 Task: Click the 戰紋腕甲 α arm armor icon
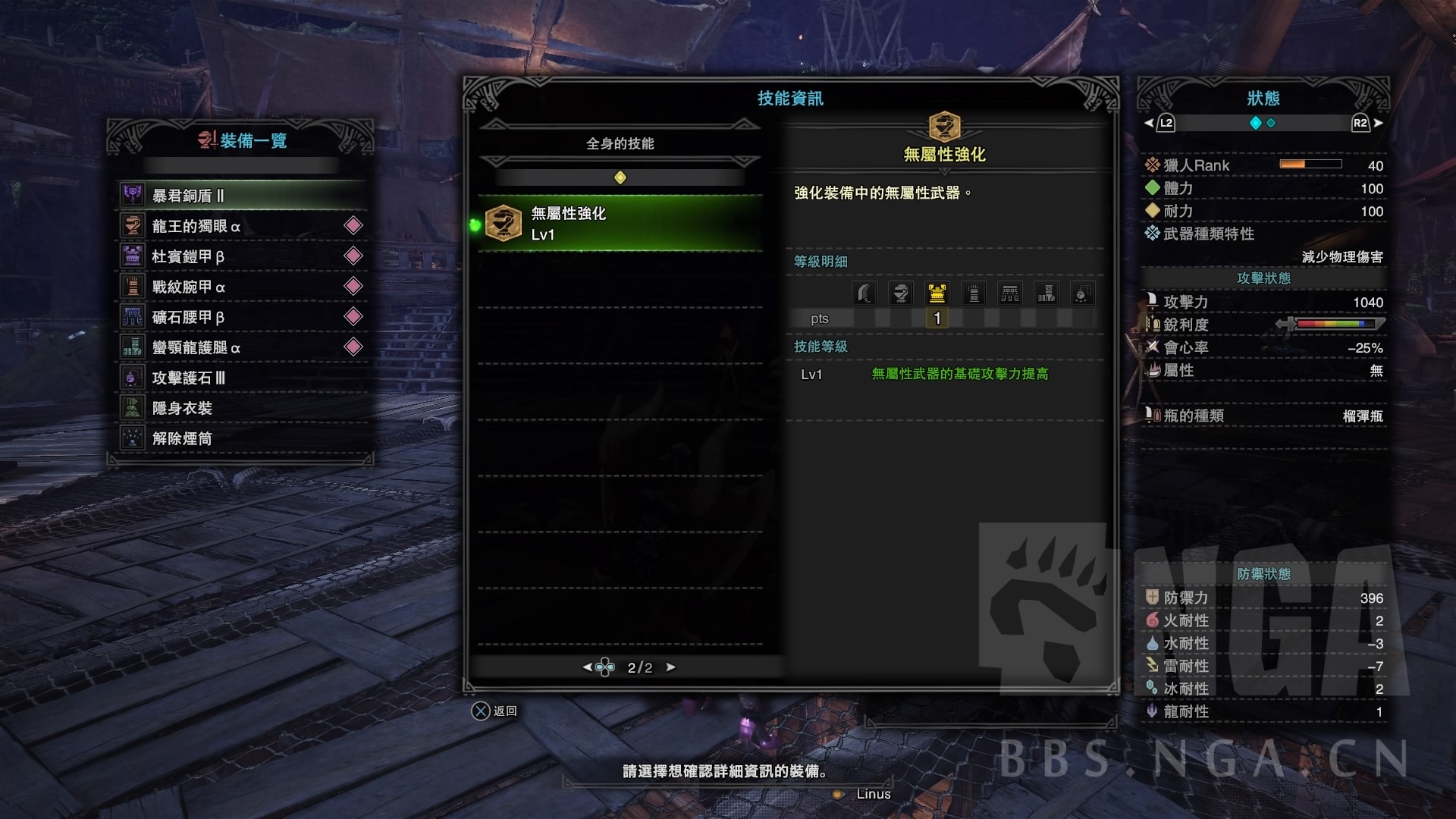[x=132, y=287]
